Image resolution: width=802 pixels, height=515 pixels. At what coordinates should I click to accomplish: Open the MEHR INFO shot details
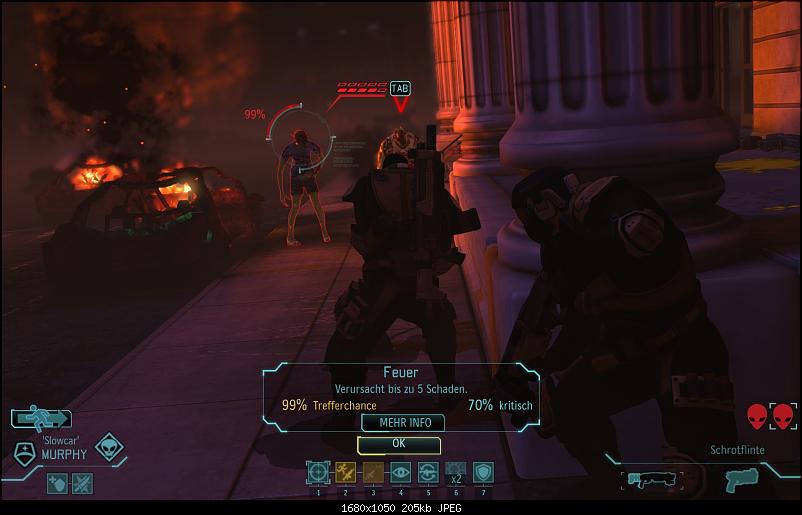[398, 423]
